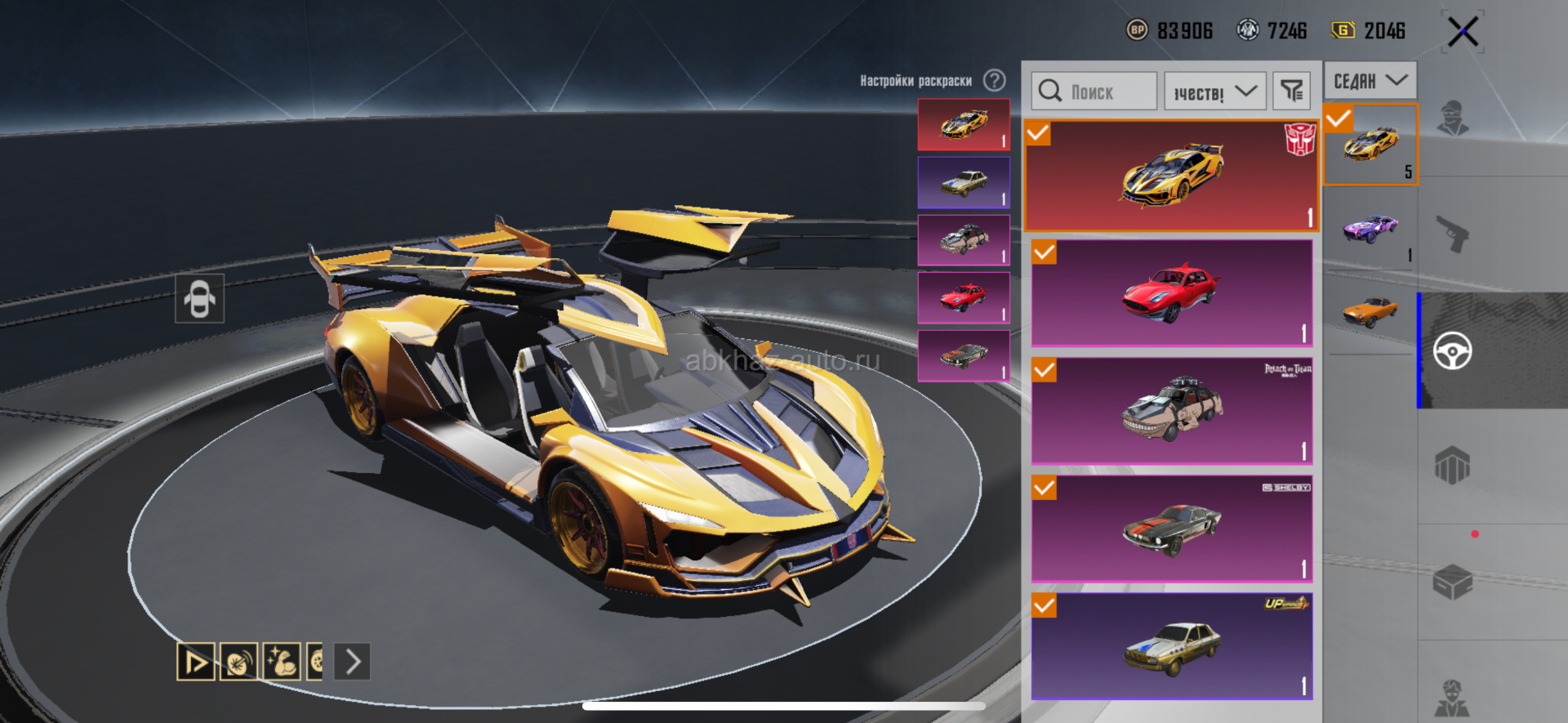Switch to the pistol weapons category
The height and width of the screenshot is (723, 1568).
pos(1452,234)
